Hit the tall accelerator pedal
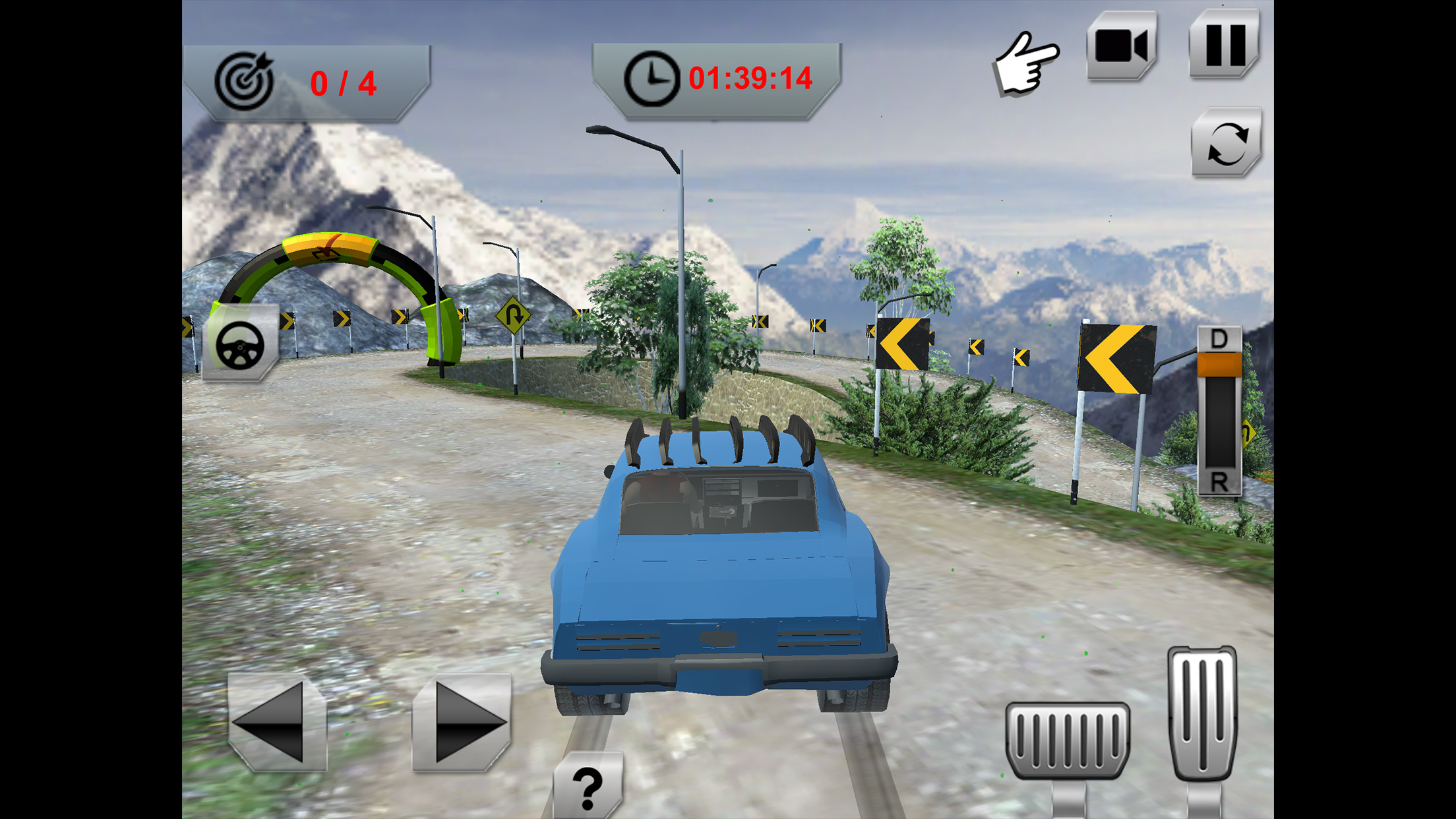This screenshot has height=819, width=1456. [x=1202, y=712]
